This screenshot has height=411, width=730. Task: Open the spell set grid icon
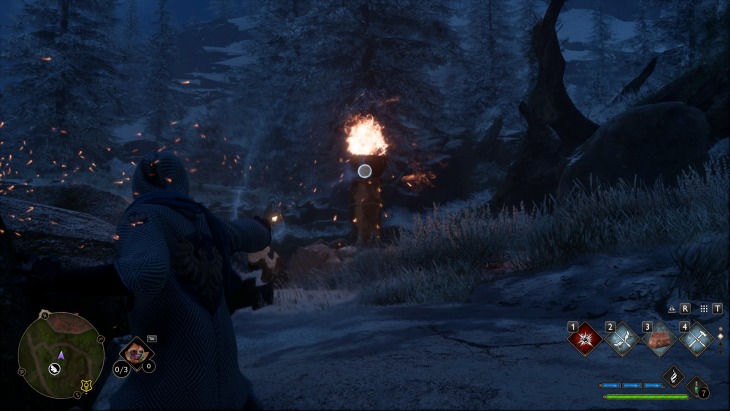pyautogui.click(x=704, y=309)
